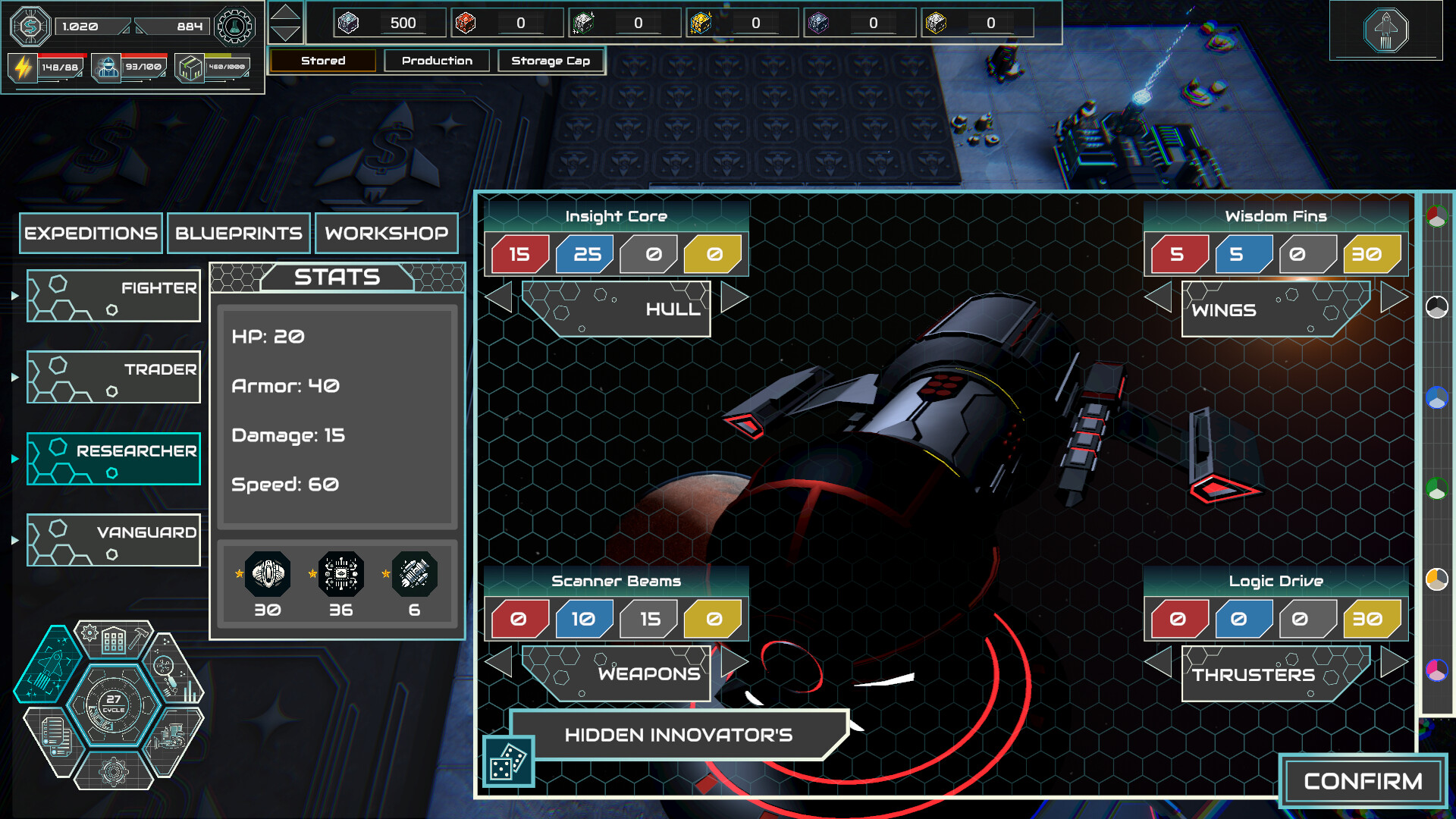Pick the Vanguard ship class
1456x819 pixels.
click(114, 540)
